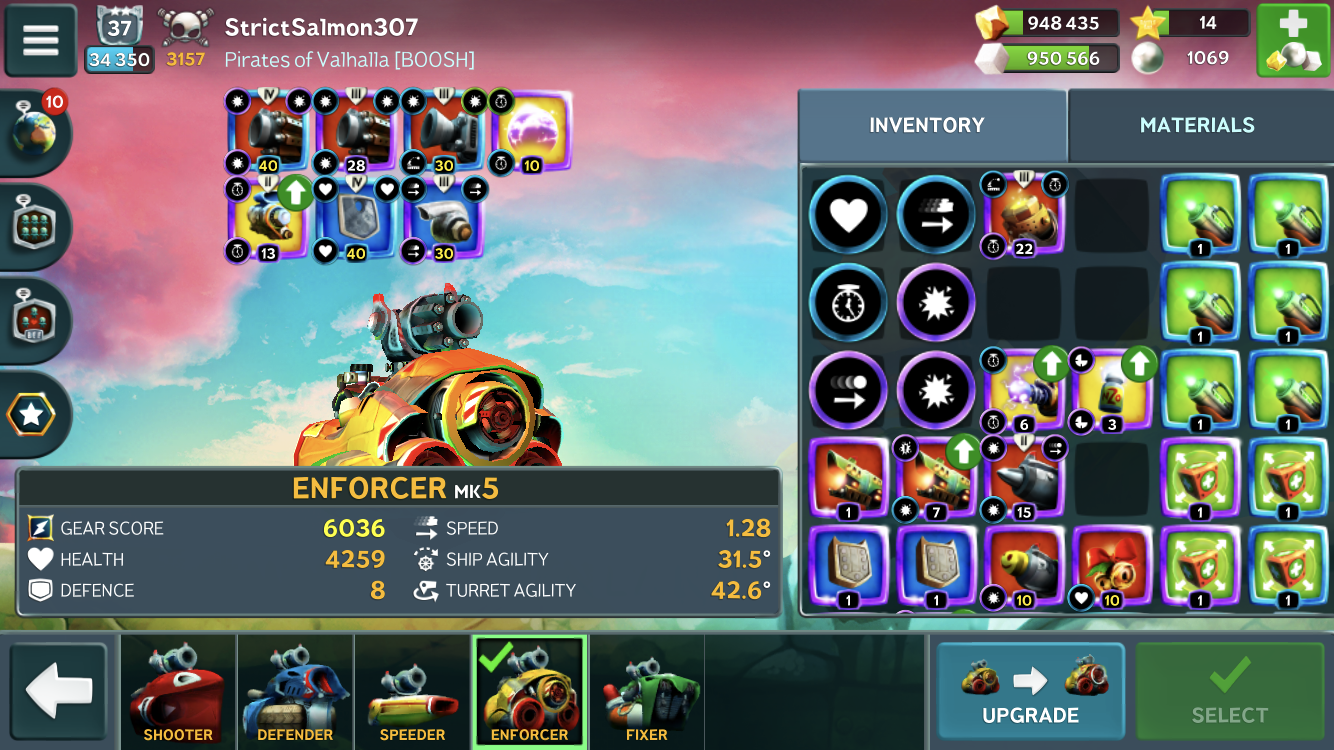Screen dimensions: 1334x750
Task: Pick the Defender ship
Action: [x=295, y=691]
